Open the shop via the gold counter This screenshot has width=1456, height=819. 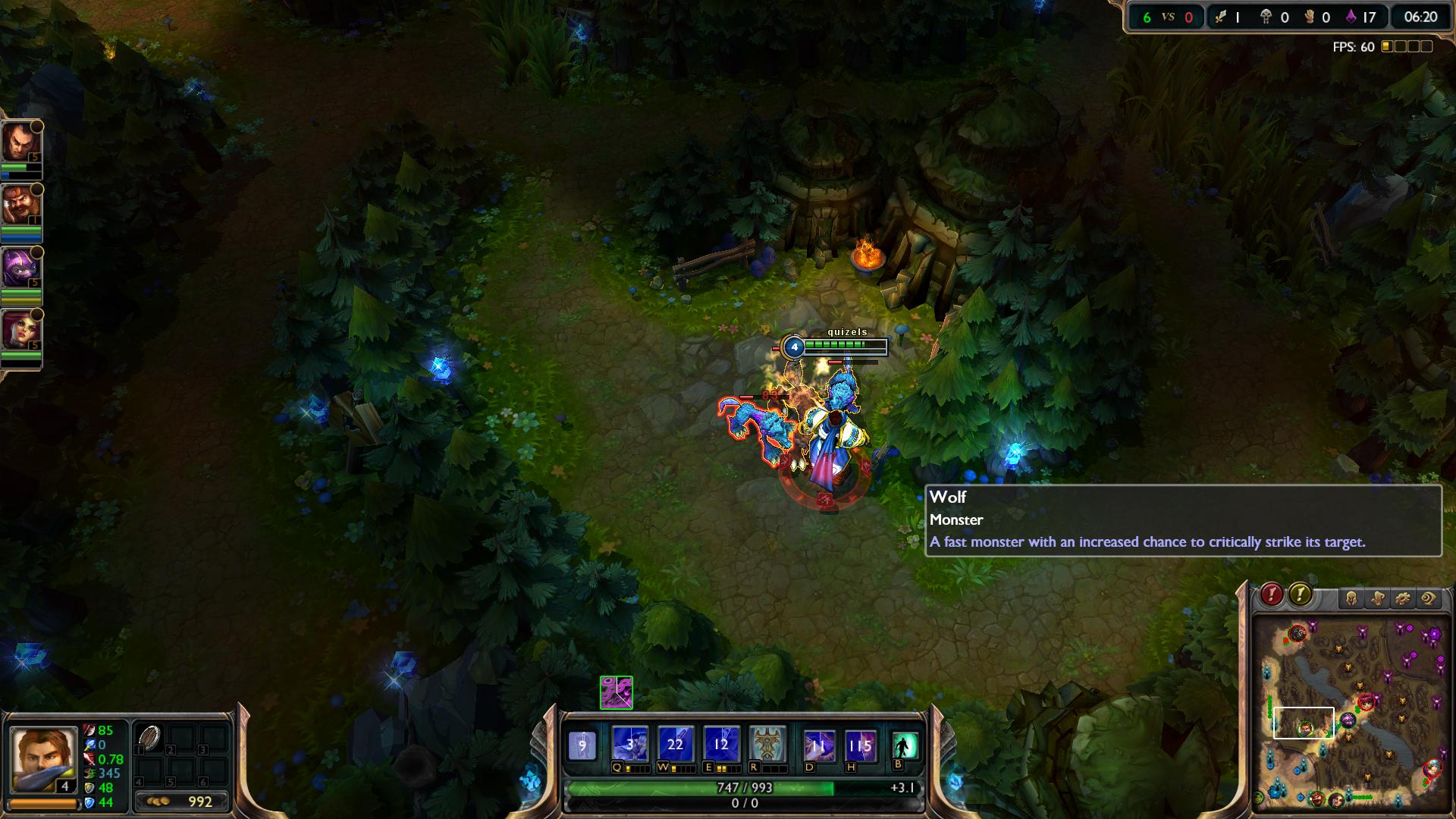point(182,802)
